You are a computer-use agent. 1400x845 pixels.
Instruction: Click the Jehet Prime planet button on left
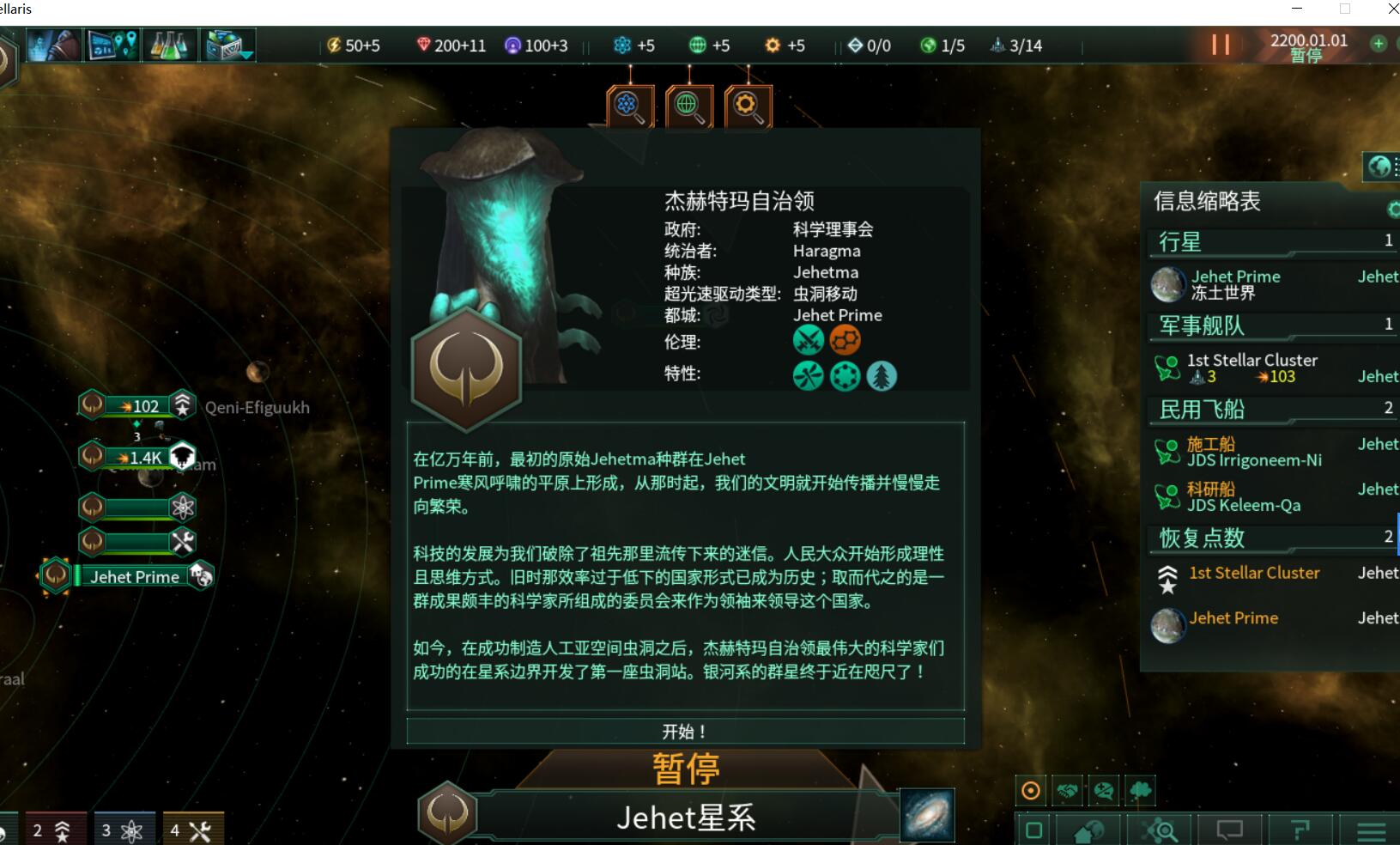133,576
